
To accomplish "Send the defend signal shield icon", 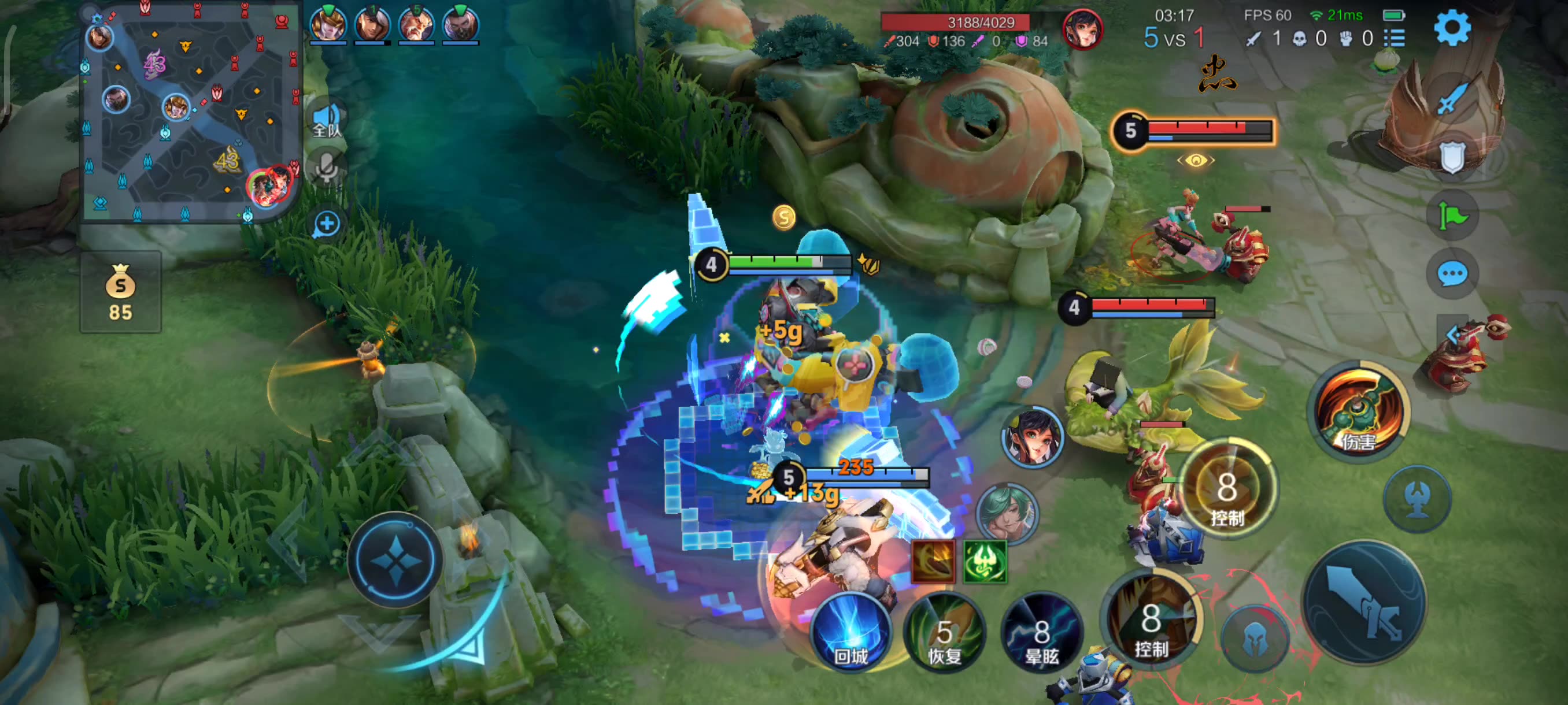I will [1452, 157].
